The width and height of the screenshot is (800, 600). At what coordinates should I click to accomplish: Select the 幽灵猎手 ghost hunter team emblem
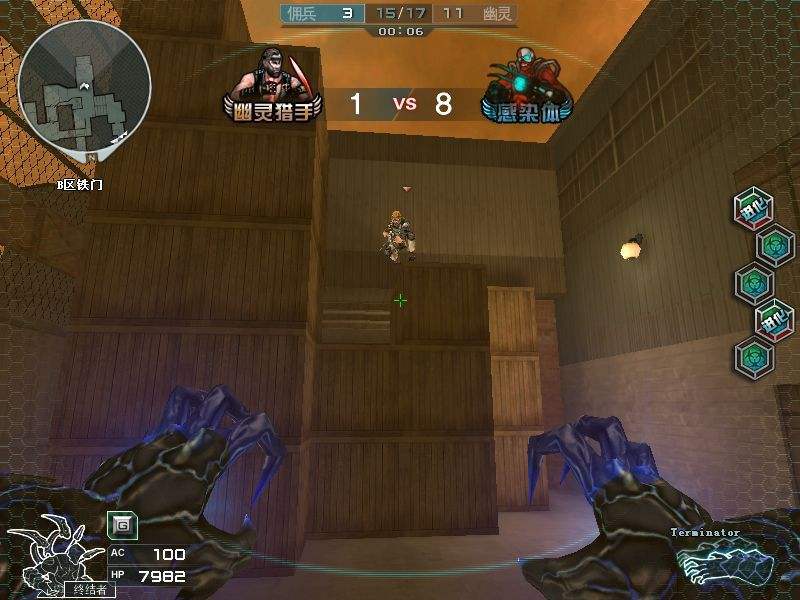274,85
